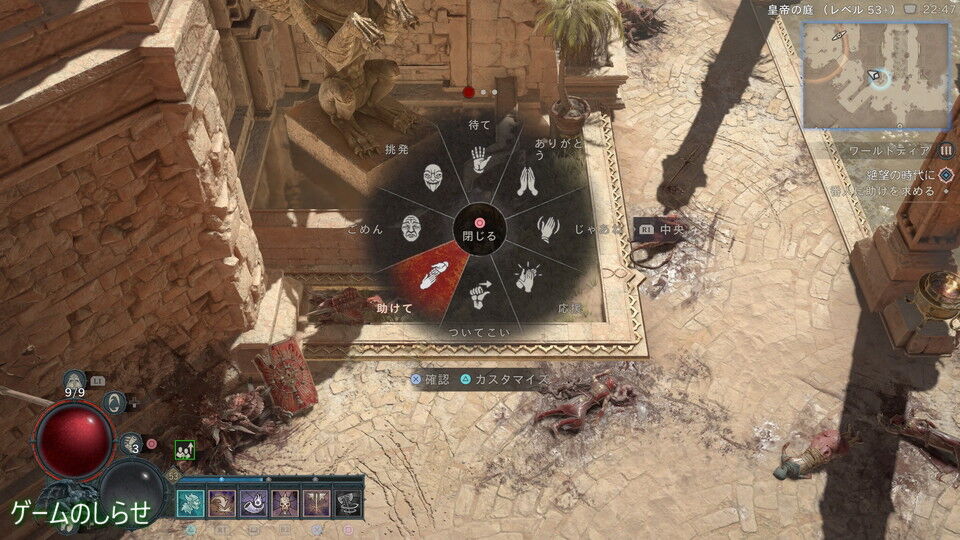Select the 応援 (cheer) clapping emote
The height and width of the screenshot is (540, 960).
527,277
